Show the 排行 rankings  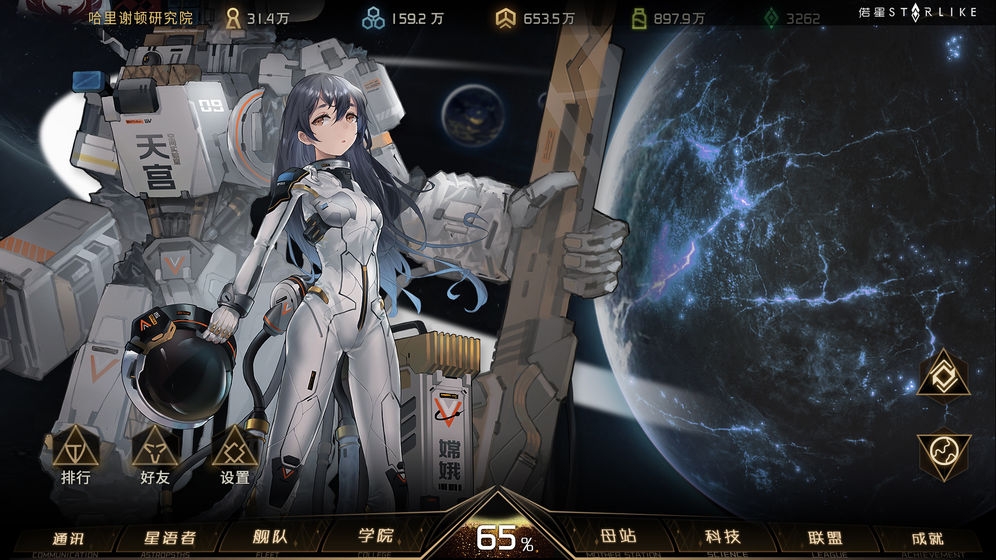click(x=76, y=455)
